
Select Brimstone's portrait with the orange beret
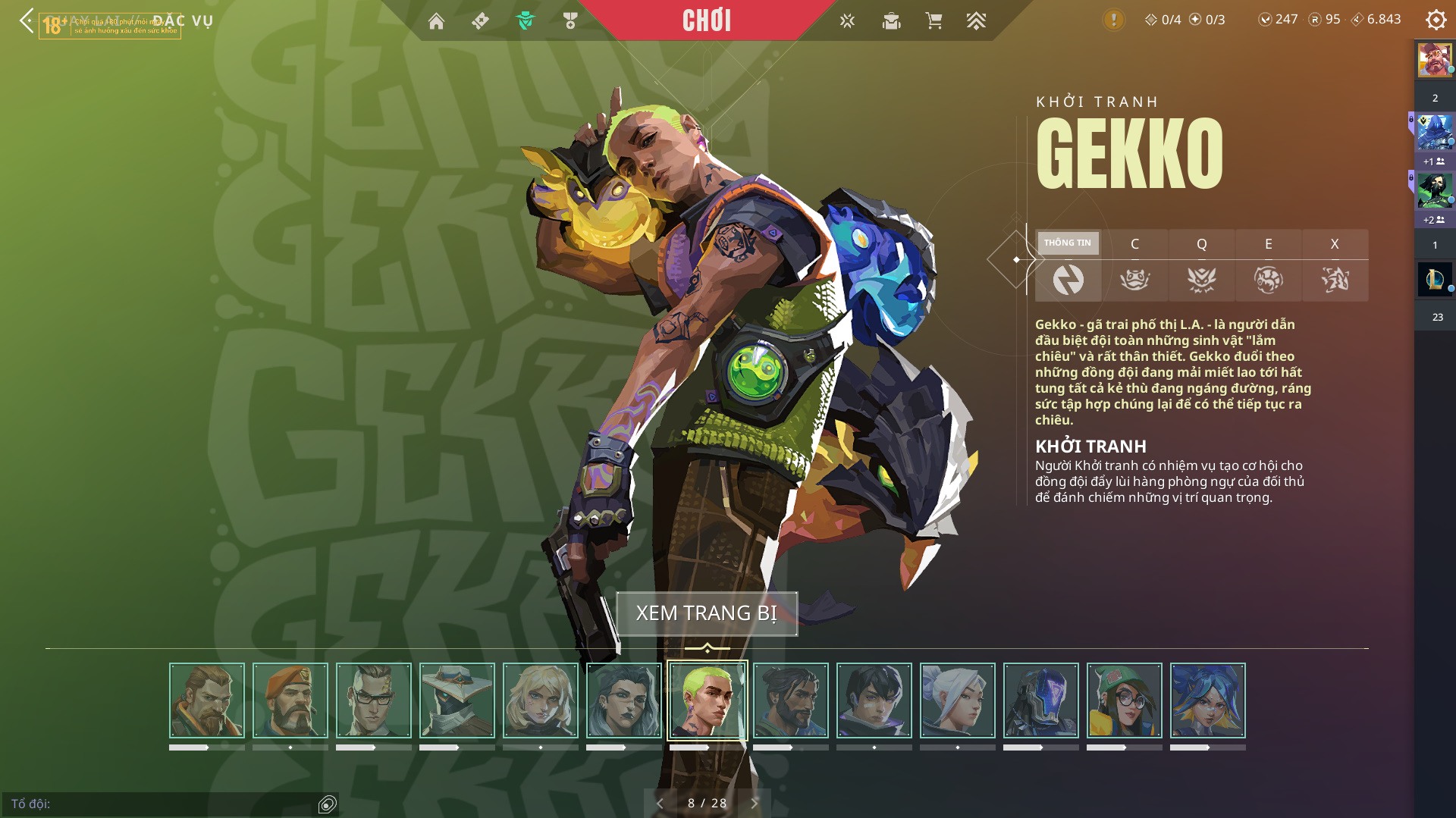tap(290, 700)
